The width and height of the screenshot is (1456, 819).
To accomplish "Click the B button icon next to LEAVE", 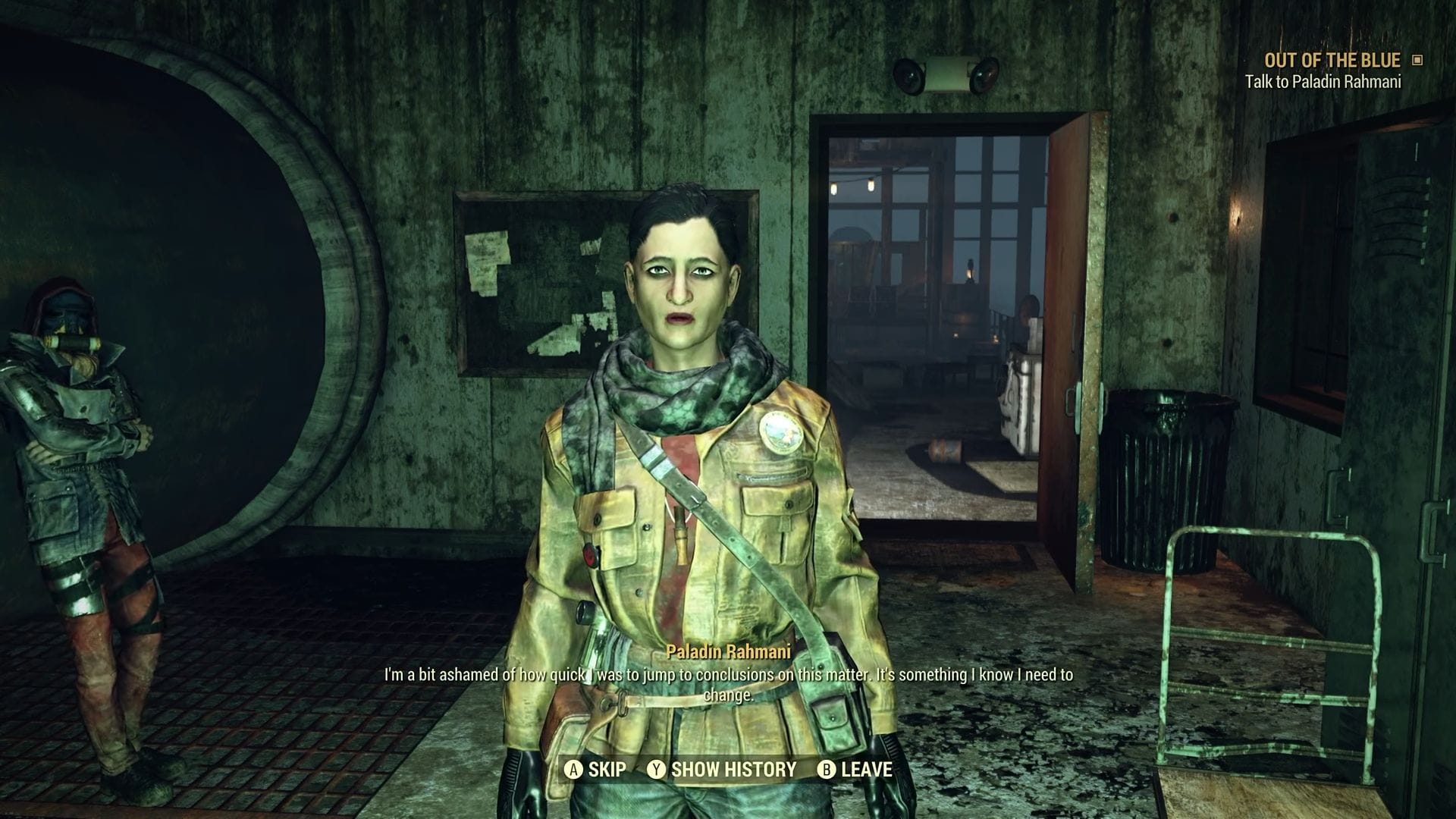I will click(826, 770).
